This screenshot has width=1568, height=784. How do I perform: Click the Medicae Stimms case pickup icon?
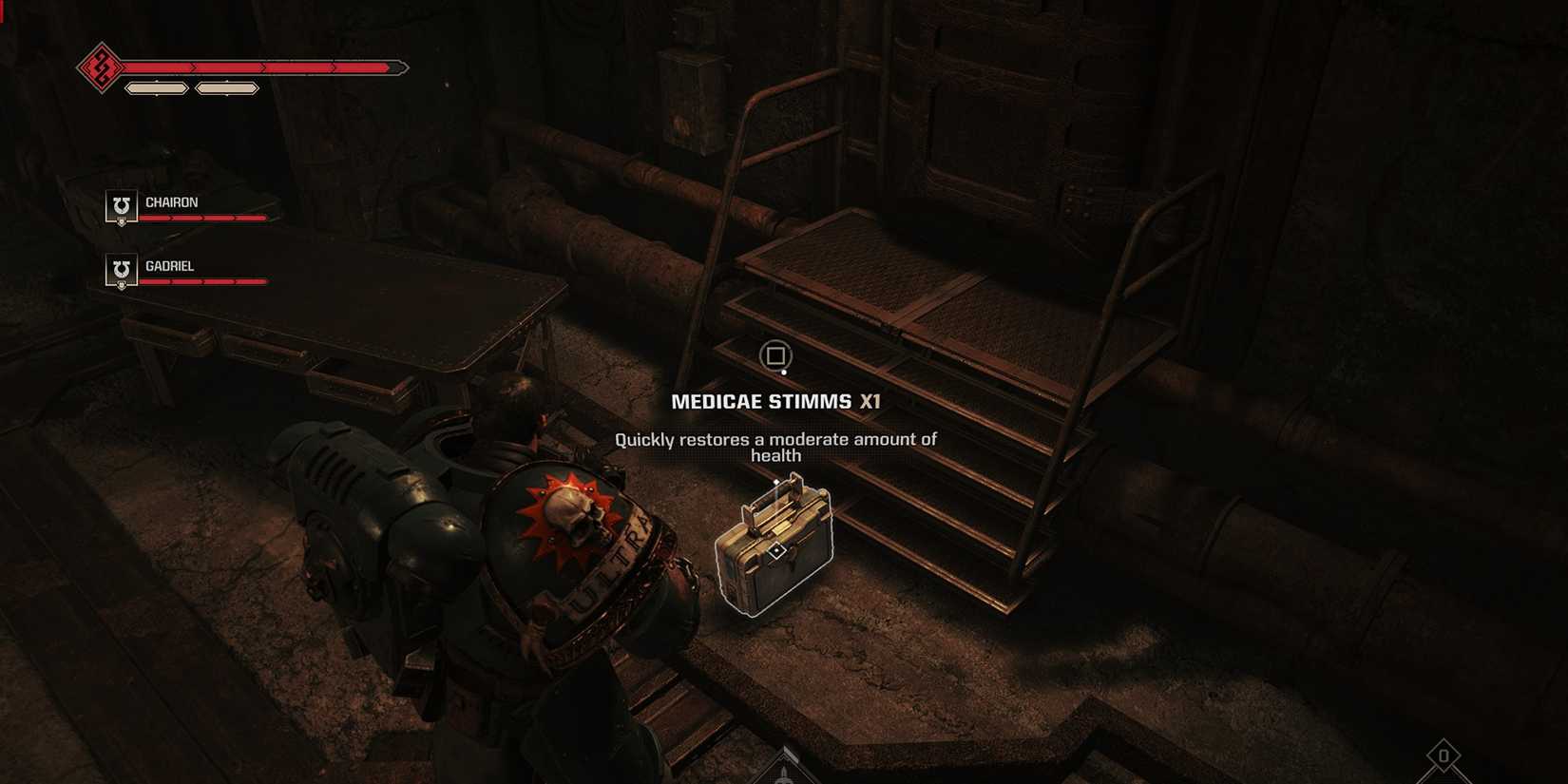[x=777, y=549]
